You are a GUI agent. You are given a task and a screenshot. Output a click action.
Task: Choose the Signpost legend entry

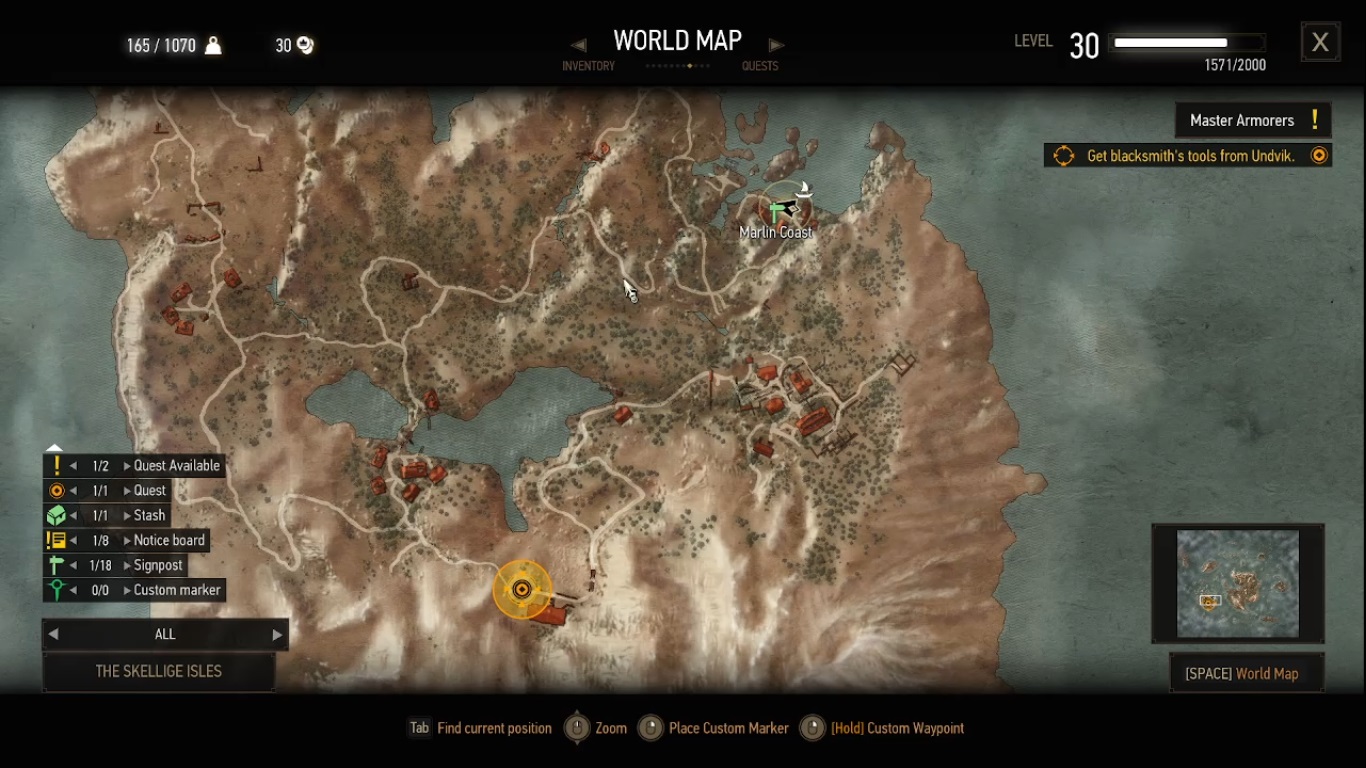click(158, 566)
